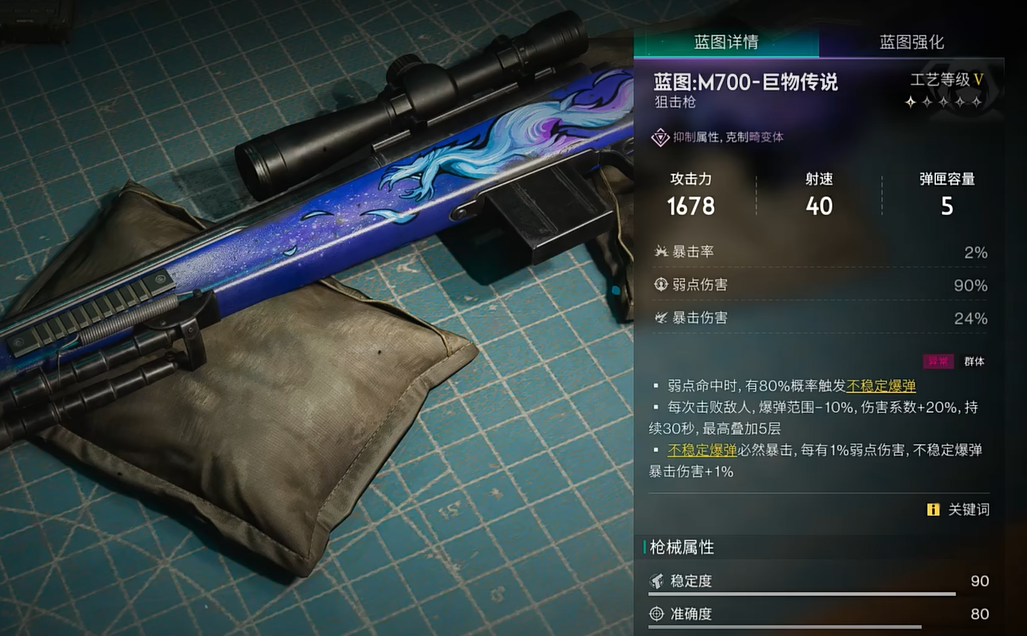This screenshot has width=1027, height=636.
Task: Show the 关键词 keyword explanations
Action: [958, 509]
